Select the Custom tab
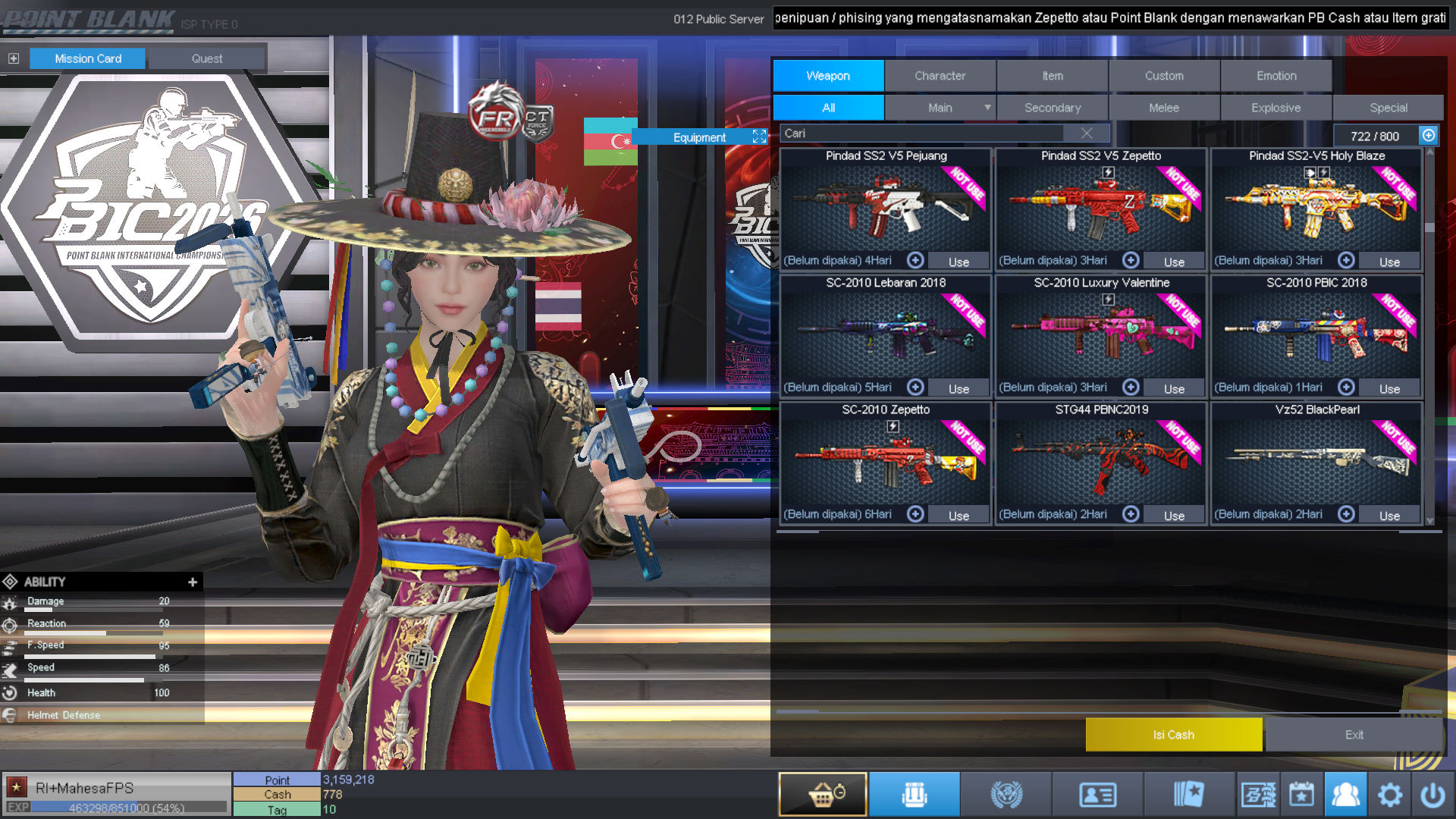1456x819 pixels. point(1164,76)
